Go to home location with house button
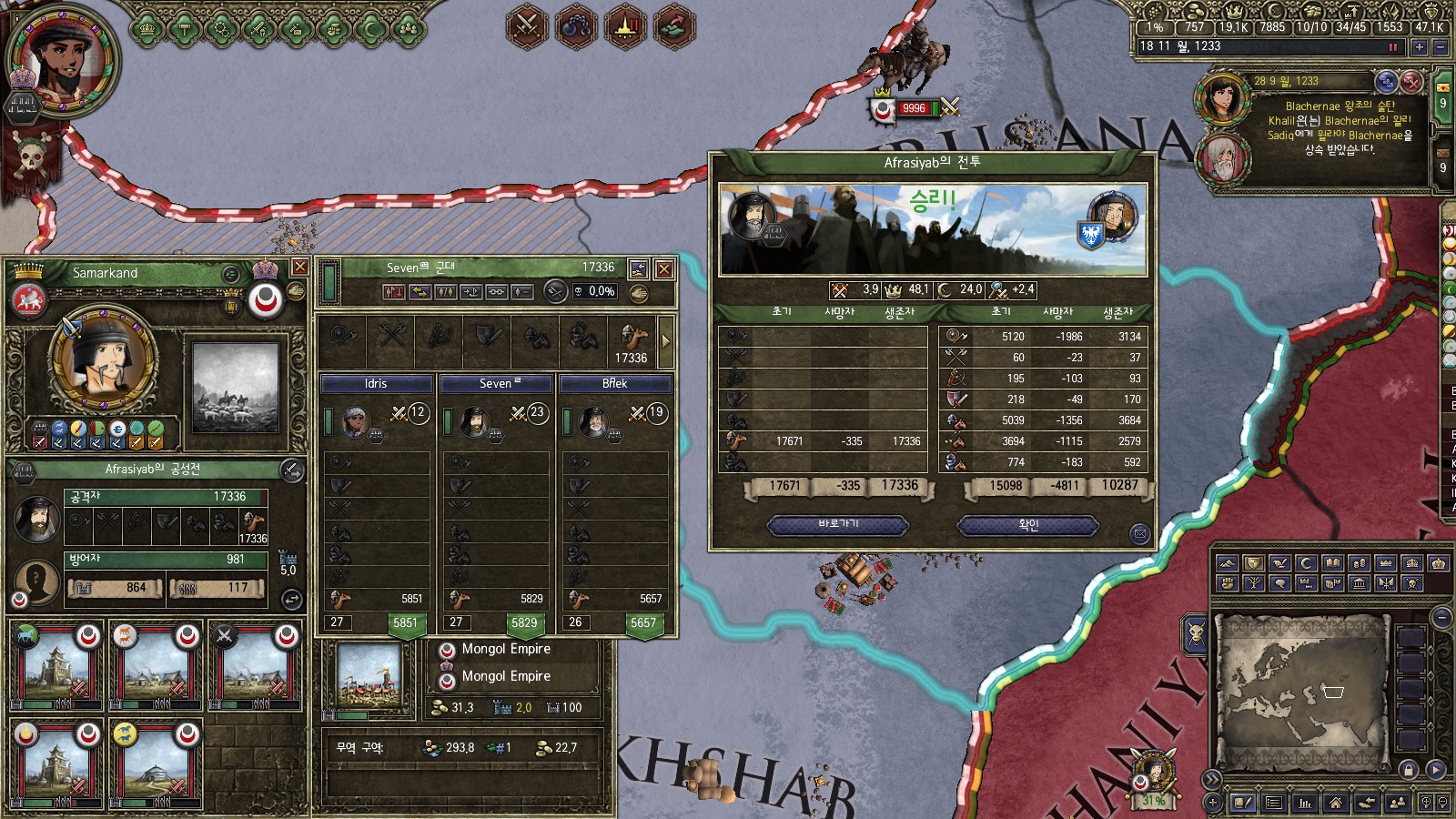Screen dimensions: 1456x819 1335,803
